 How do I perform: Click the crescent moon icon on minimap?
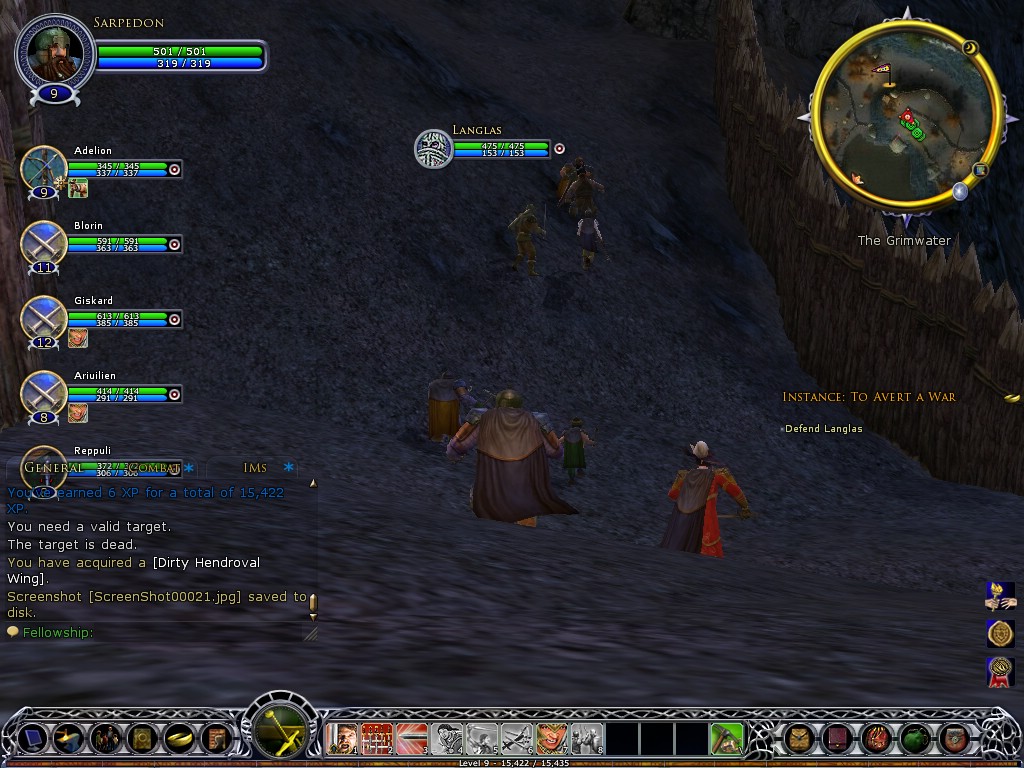pos(969,47)
